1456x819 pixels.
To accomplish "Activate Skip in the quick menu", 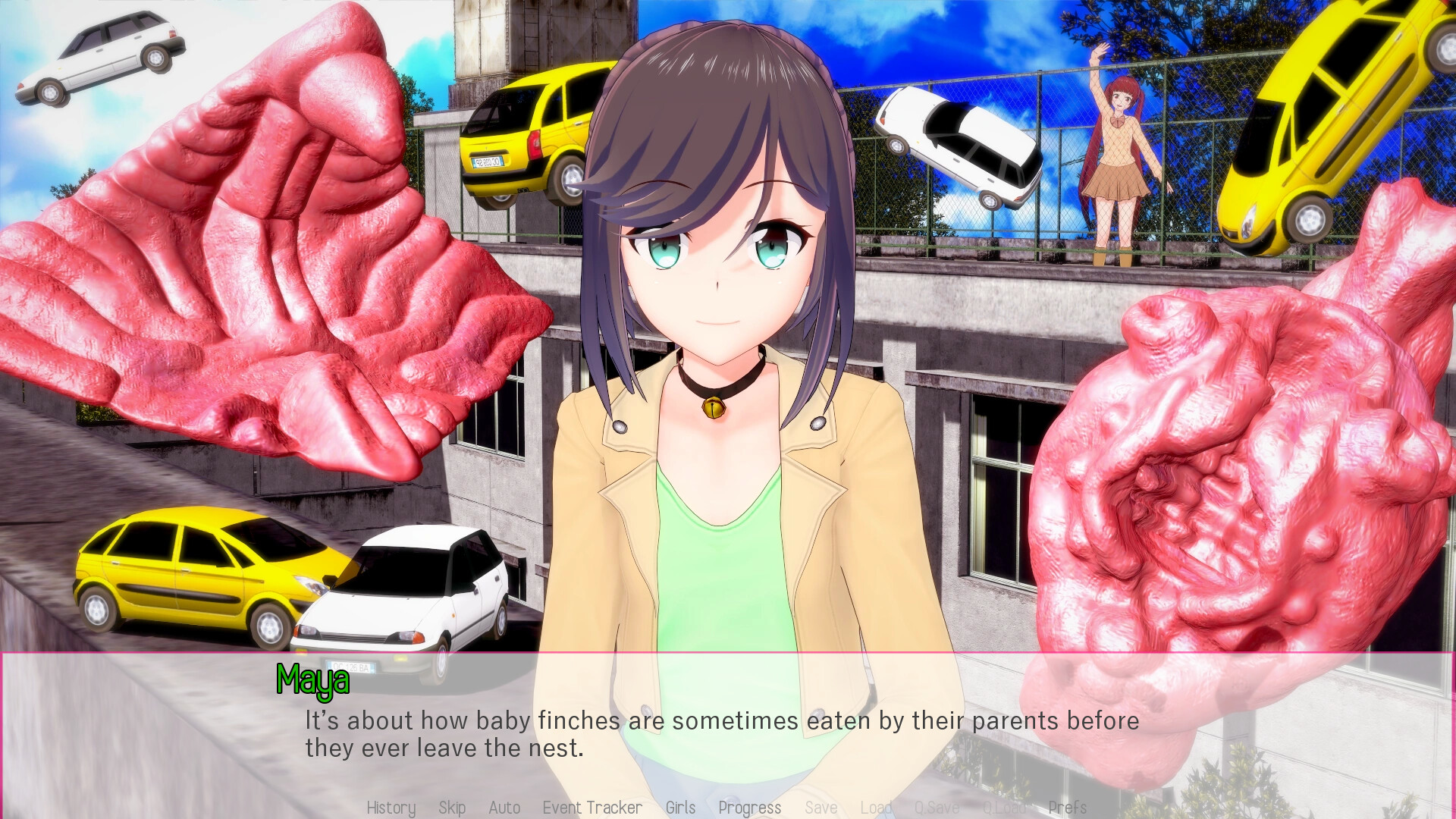I will (452, 808).
